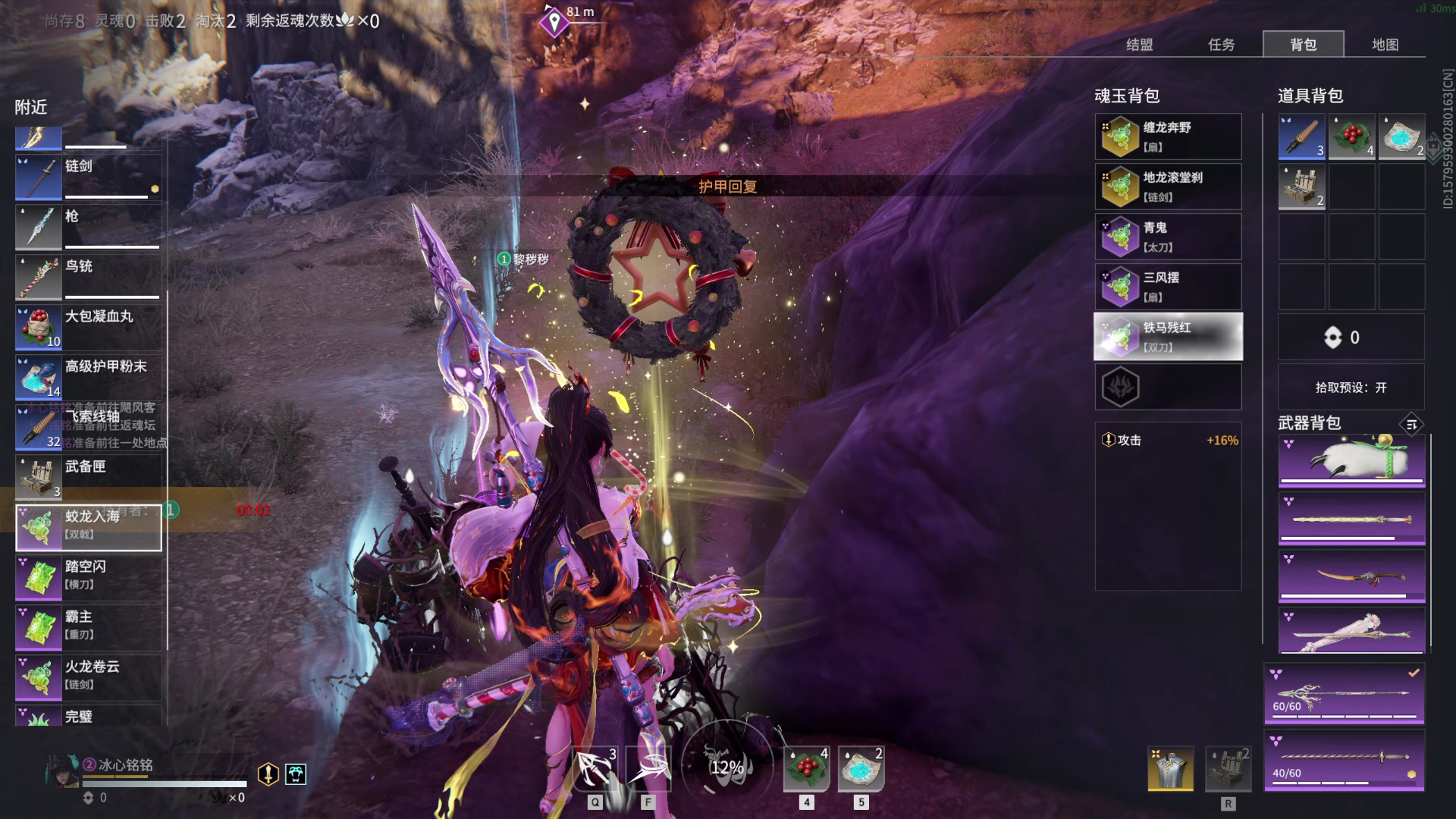This screenshot has width=1456, height=819.
Task: Show the 地图 tab
Action: click(x=1385, y=45)
